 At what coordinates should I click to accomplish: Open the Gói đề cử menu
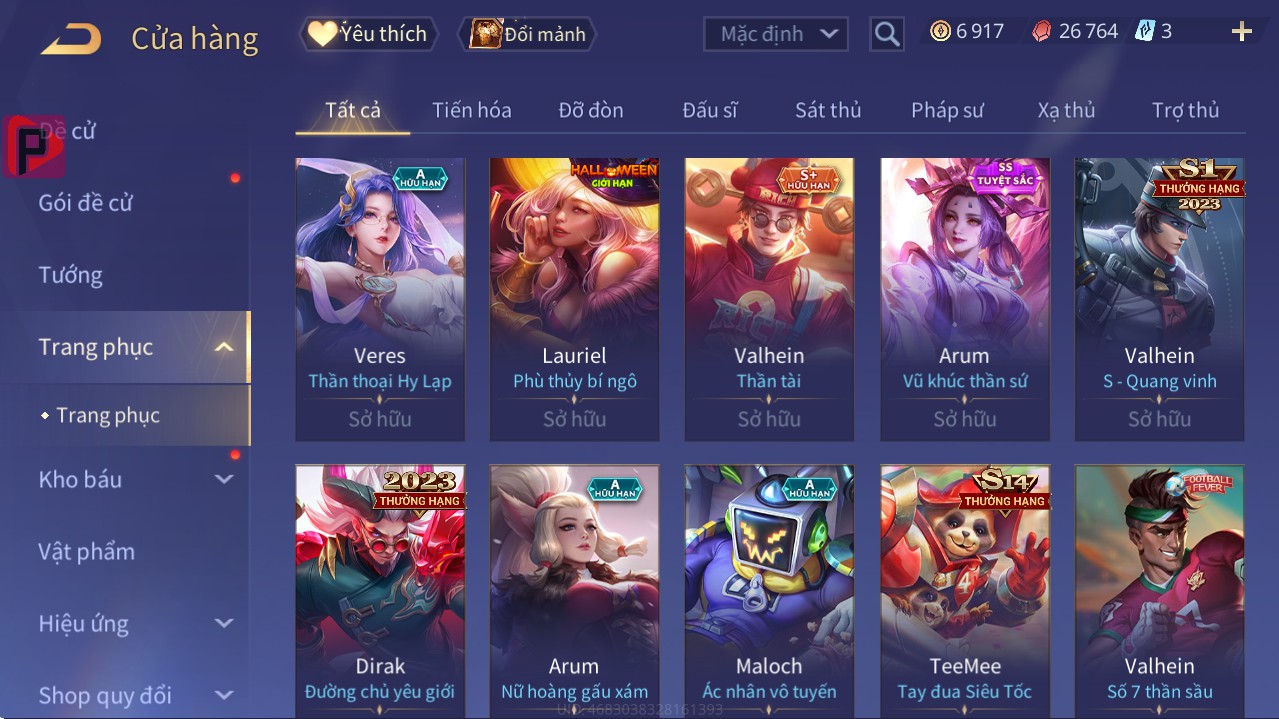point(86,203)
